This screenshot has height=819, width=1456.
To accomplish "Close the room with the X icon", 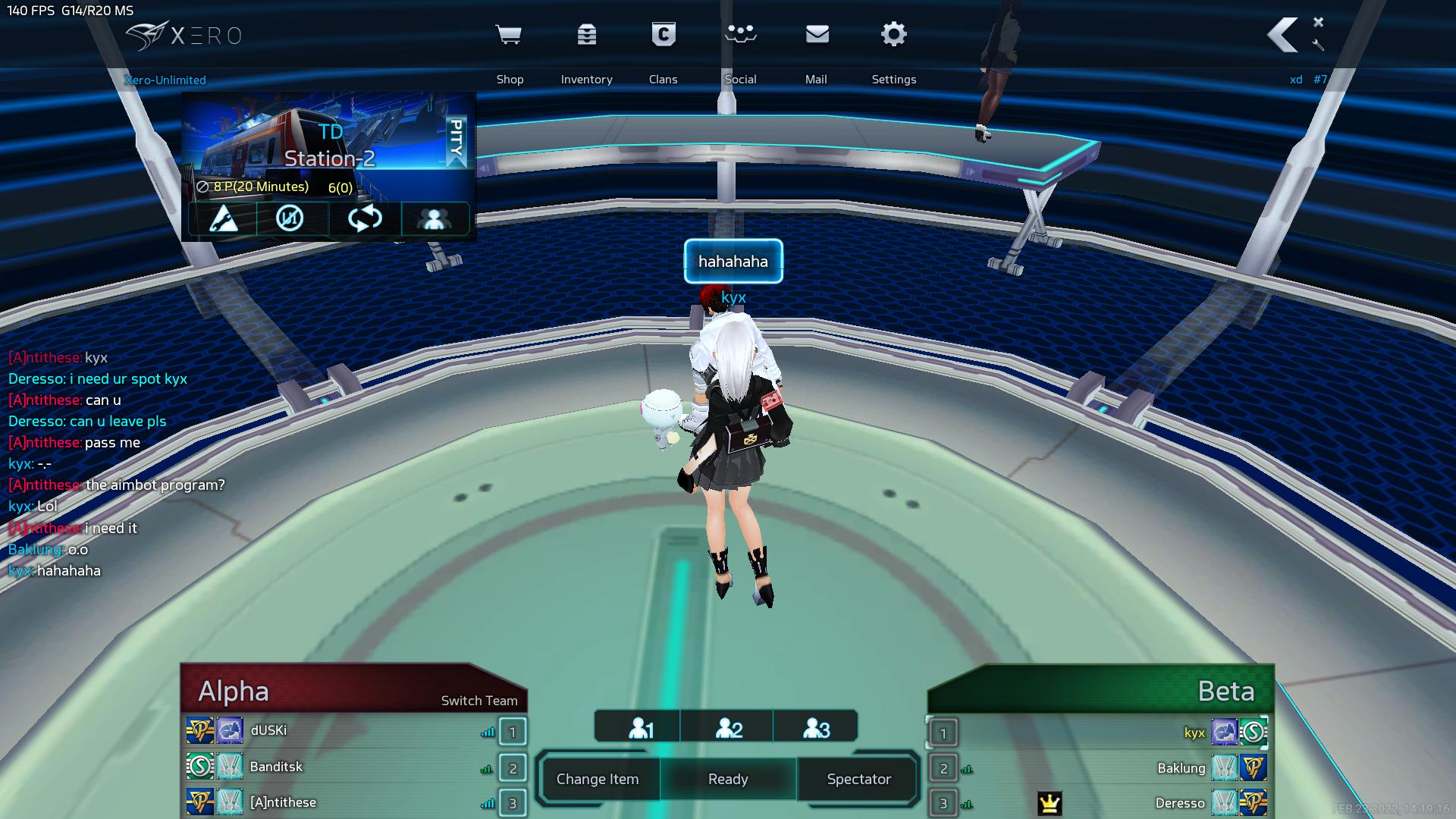I will (1318, 22).
